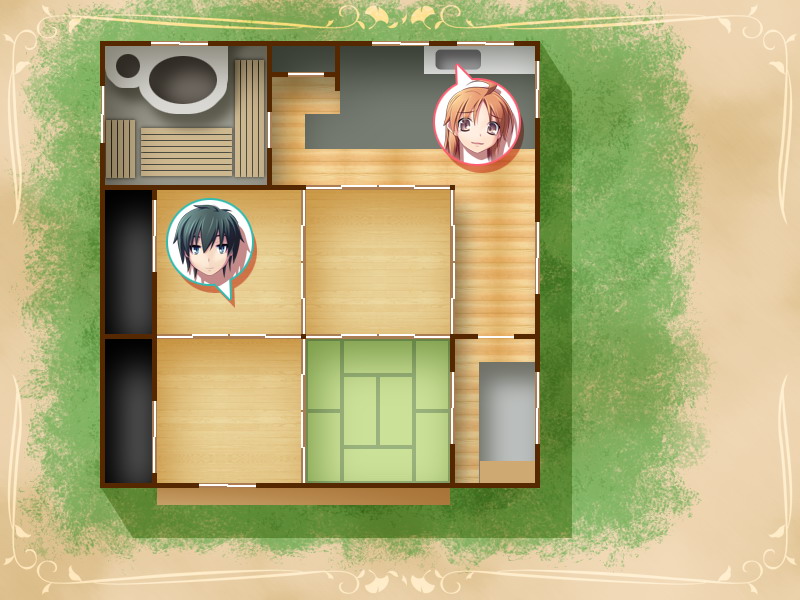This screenshot has width=800, height=600.
Task: Choose the orange-haired girl's map marker
Action: tap(477, 122)
